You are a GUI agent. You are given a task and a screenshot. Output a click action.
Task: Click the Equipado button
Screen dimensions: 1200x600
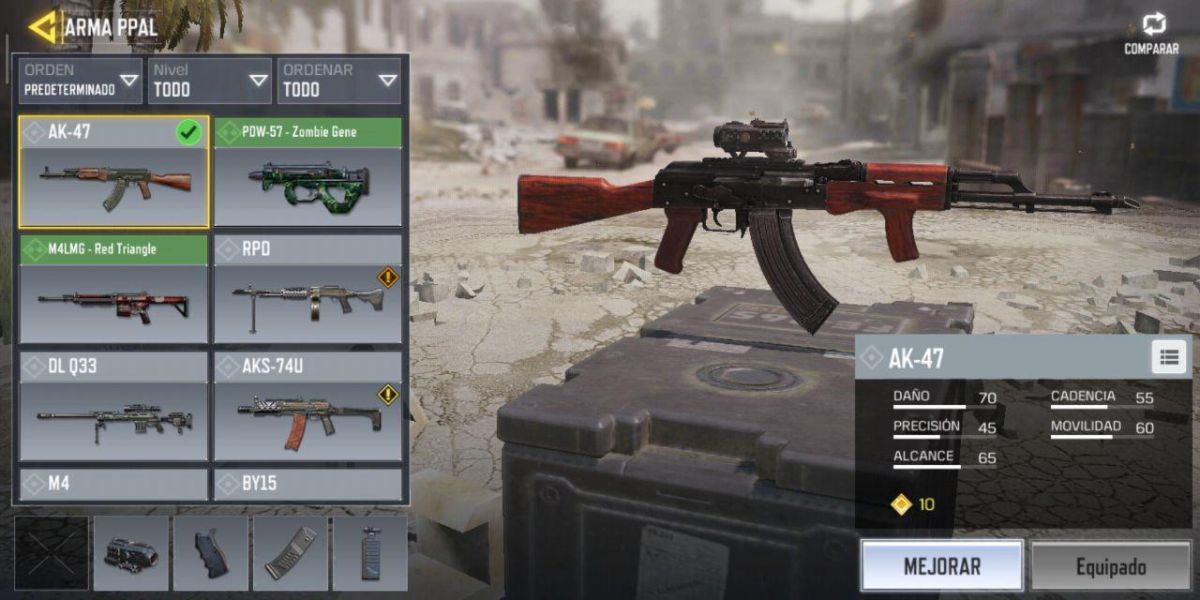(1110, 566)
